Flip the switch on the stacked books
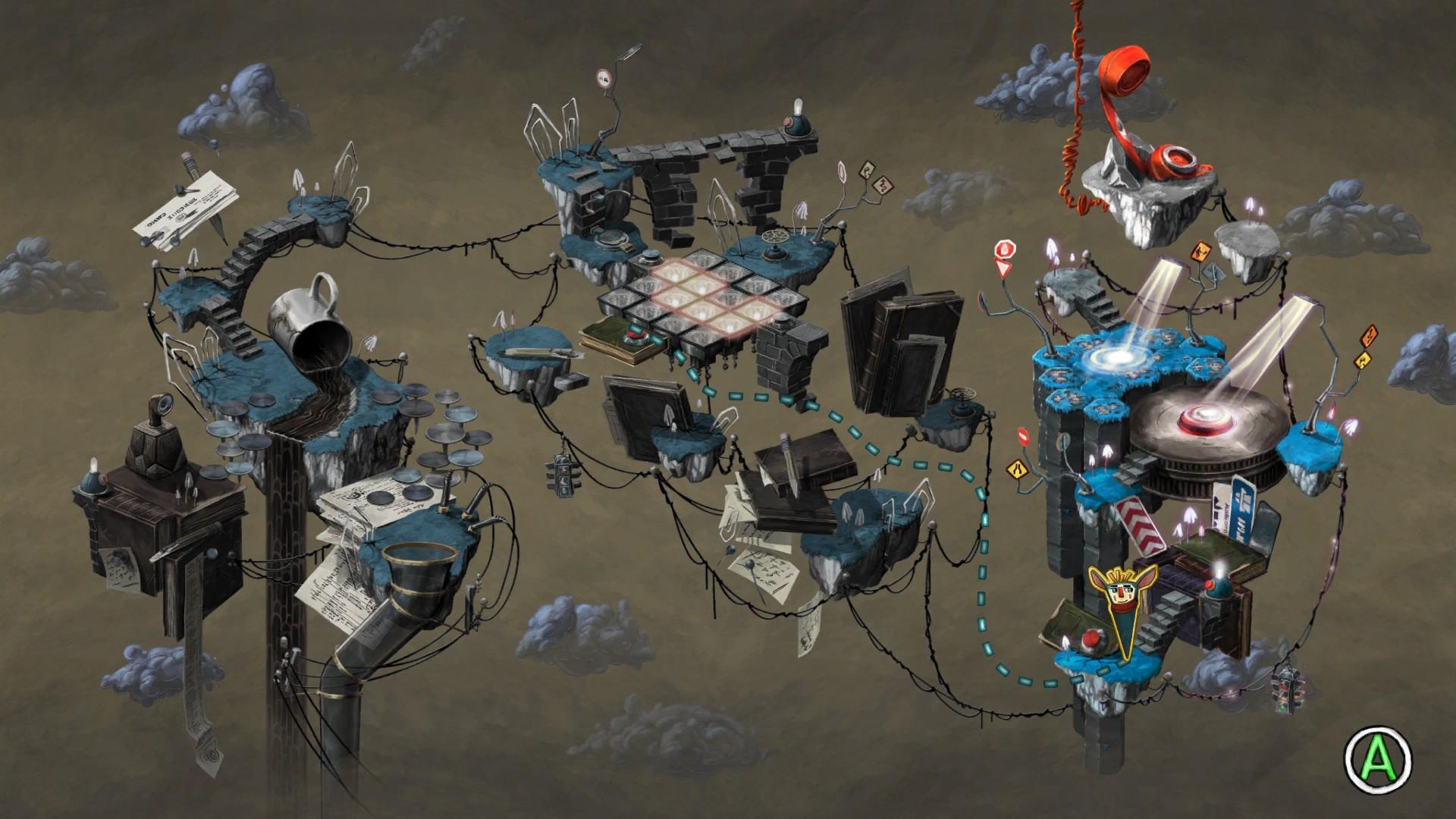Image resolution: width=1456 pixels, height=819 pixels. (x=637, y=335)
